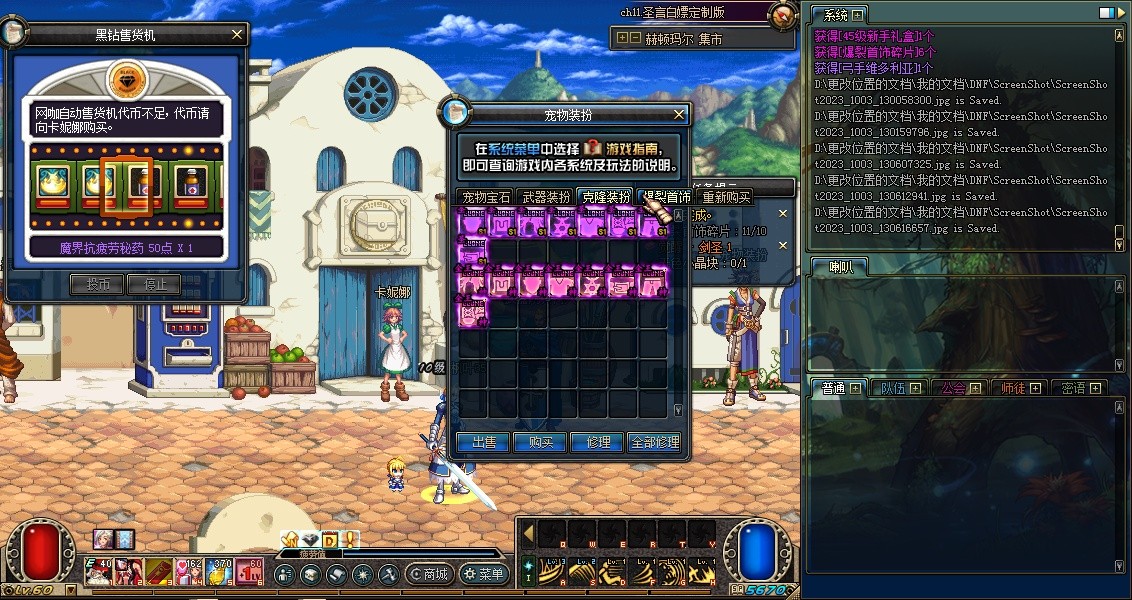Open the 喇叭 megaphone tab

pos(838,266)
